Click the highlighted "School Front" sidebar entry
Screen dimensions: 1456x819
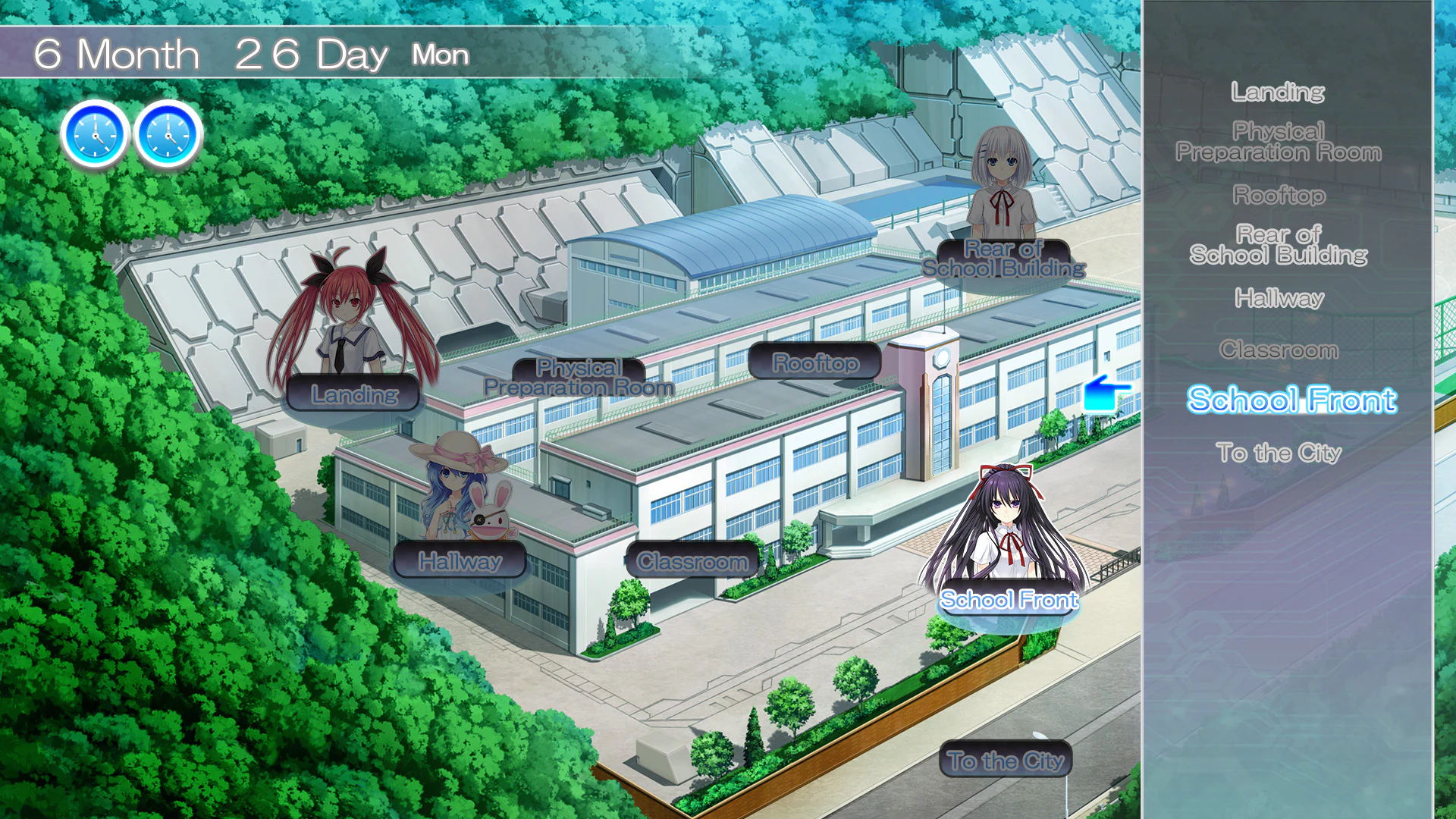pyautogui.click(x=1291, y=400)
